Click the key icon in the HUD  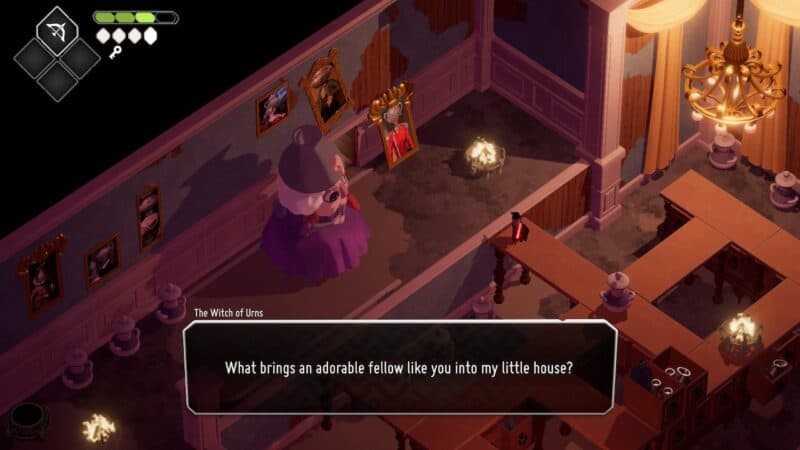click(x=115, y=52)
